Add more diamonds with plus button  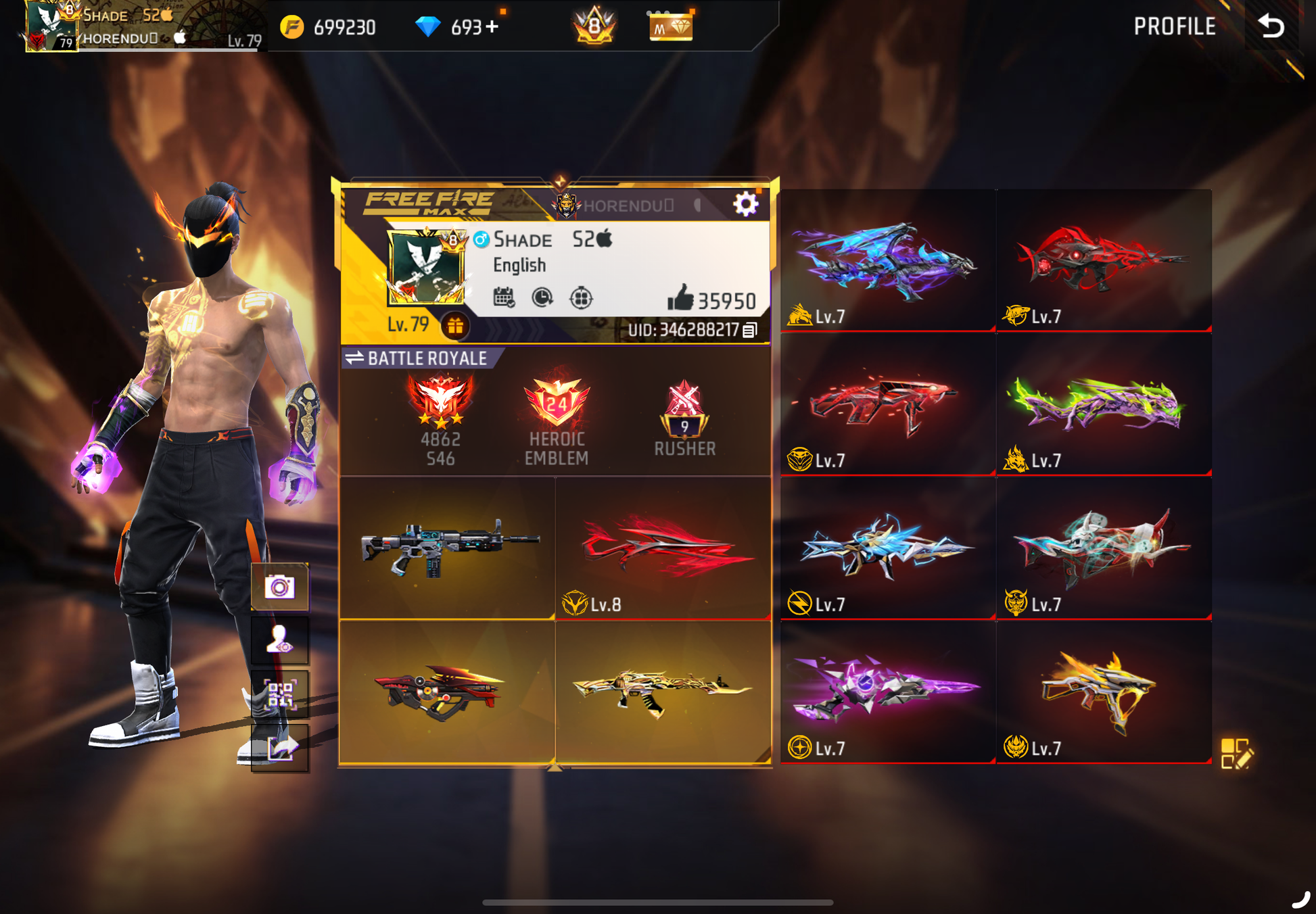coord(492,27)
